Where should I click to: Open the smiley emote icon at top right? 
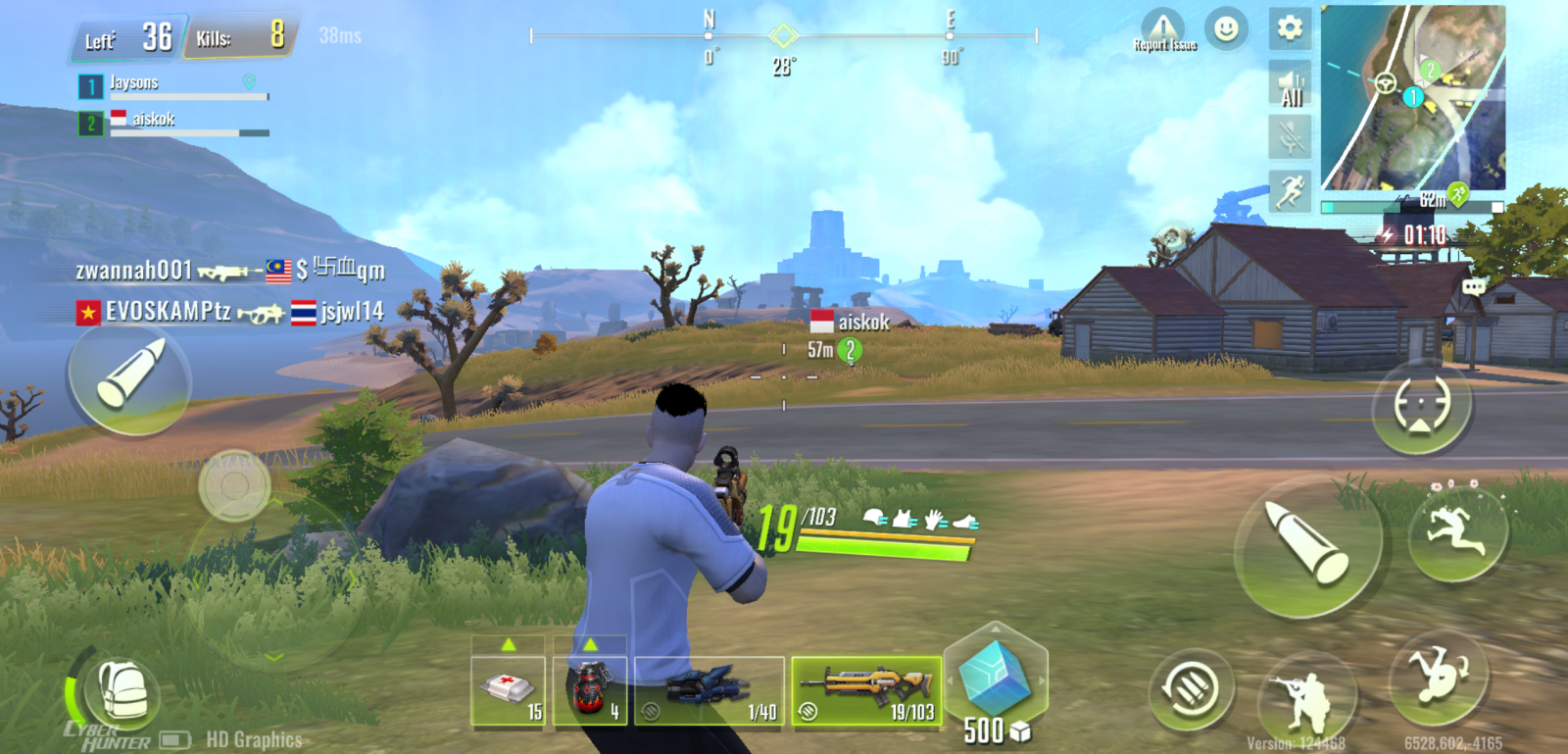point(1226,30)
